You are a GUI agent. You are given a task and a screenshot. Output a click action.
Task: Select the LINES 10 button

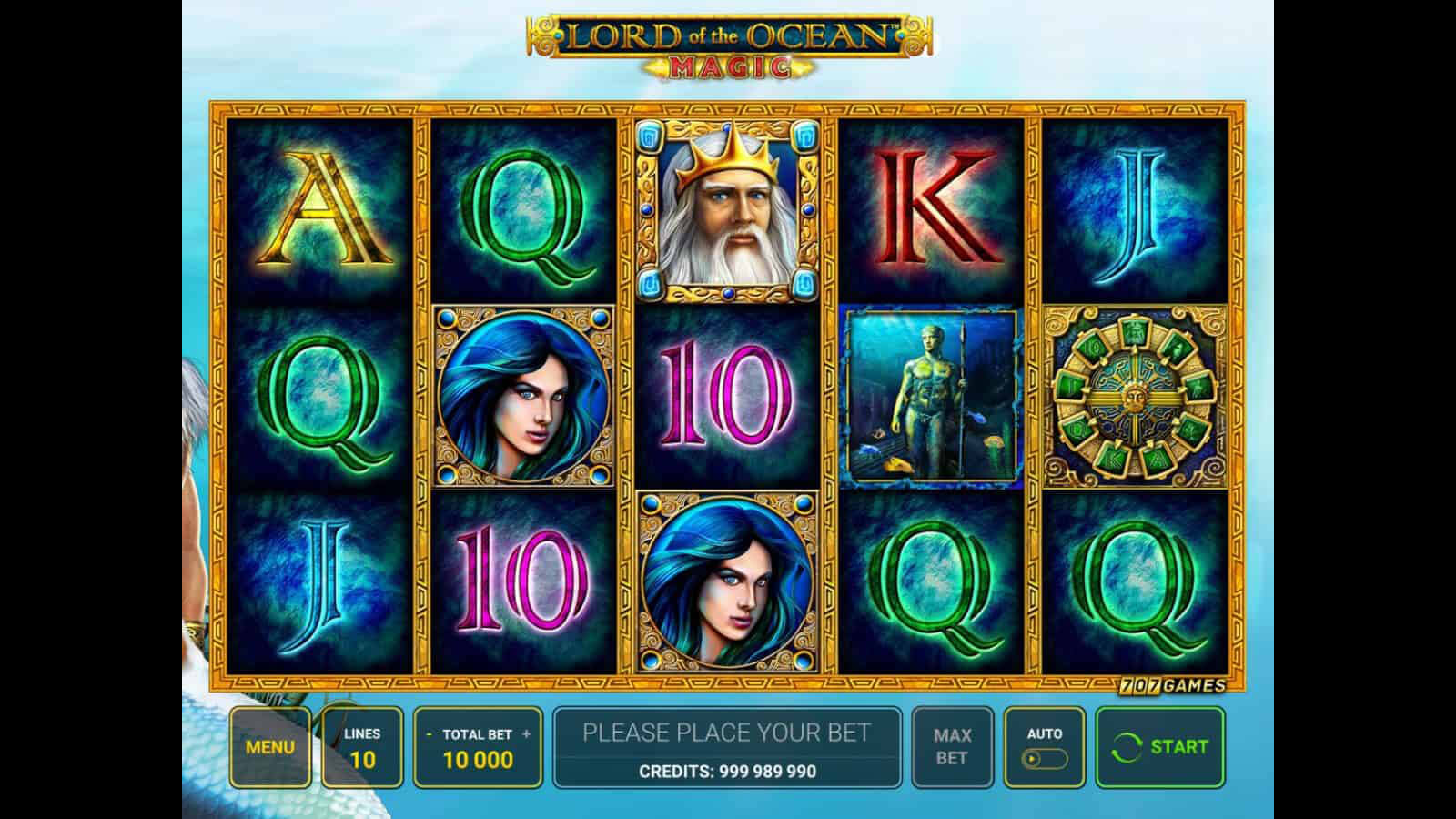point(362,747)
